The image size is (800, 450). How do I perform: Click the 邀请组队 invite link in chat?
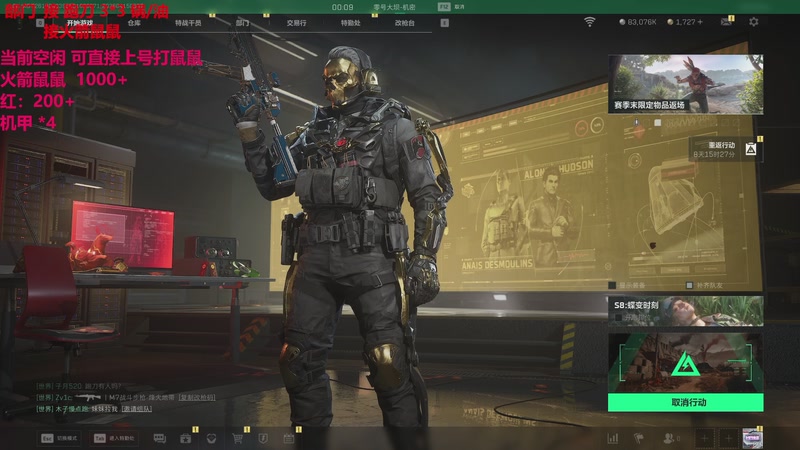[x=138, y=409]
